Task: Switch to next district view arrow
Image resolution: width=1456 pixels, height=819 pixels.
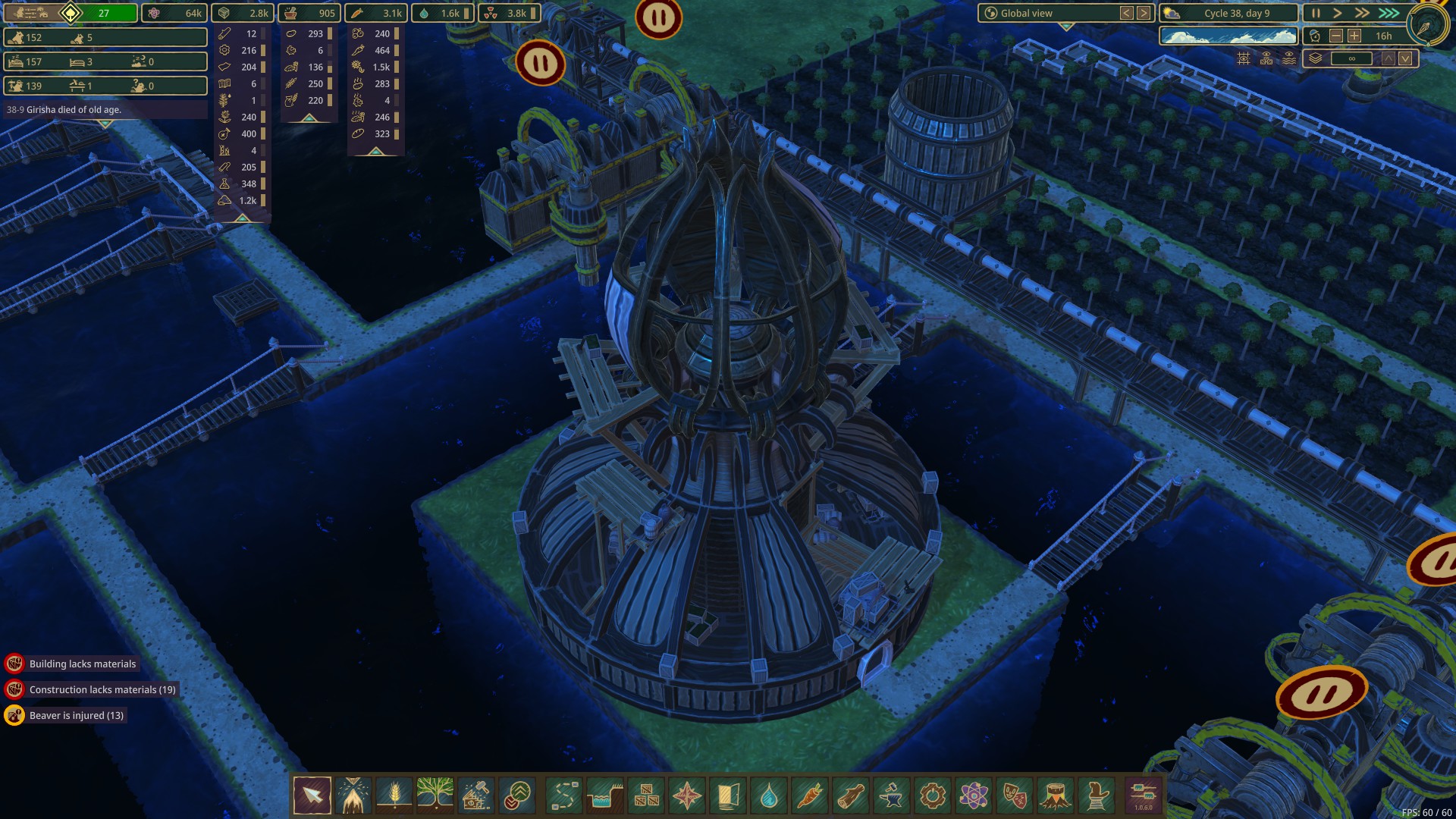Action: point(1144,13)
